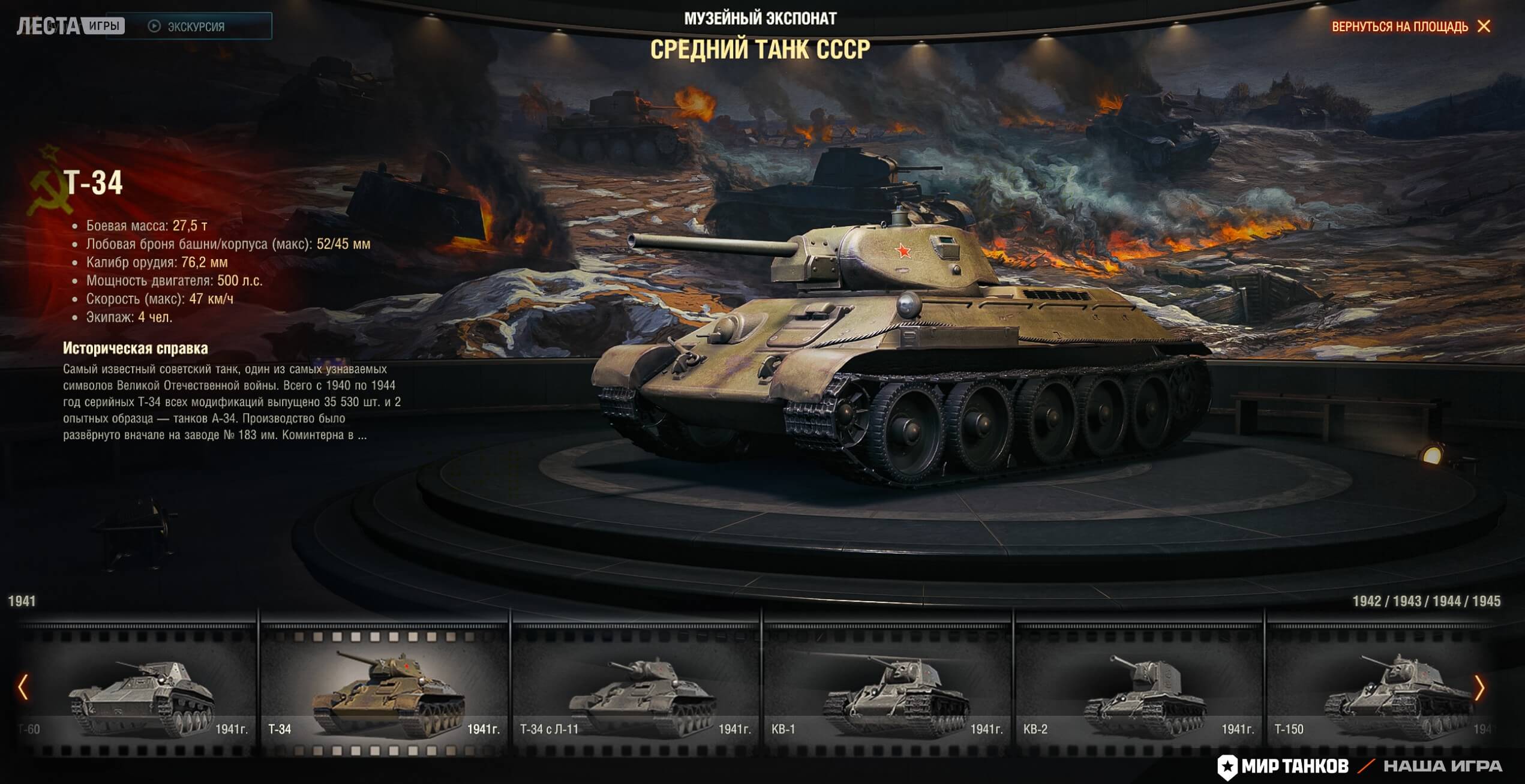Open the Мир Танков logo link

[1283, 766]
